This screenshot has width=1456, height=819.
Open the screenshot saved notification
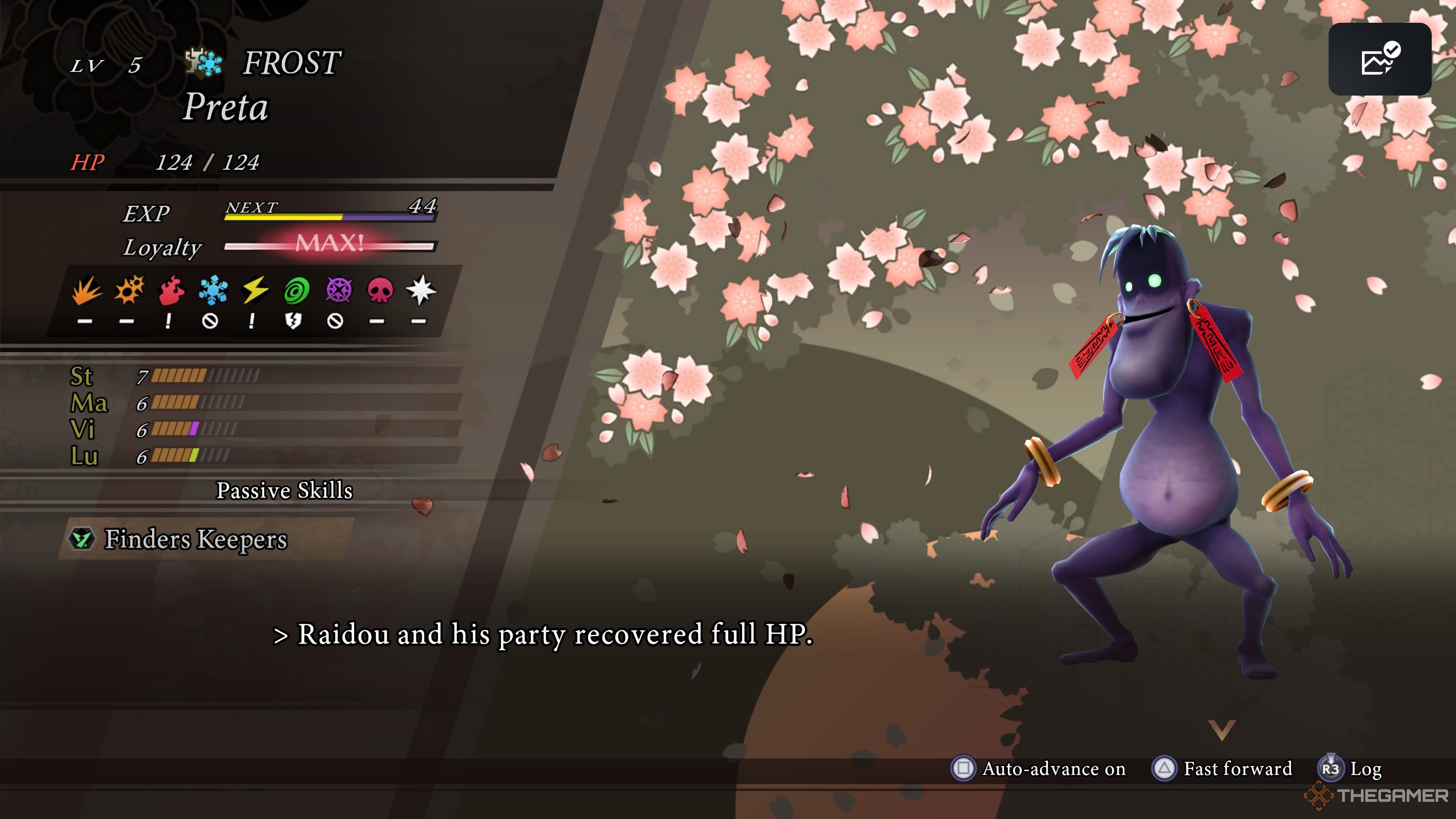pyautogui.click(x=1379, y=60)
